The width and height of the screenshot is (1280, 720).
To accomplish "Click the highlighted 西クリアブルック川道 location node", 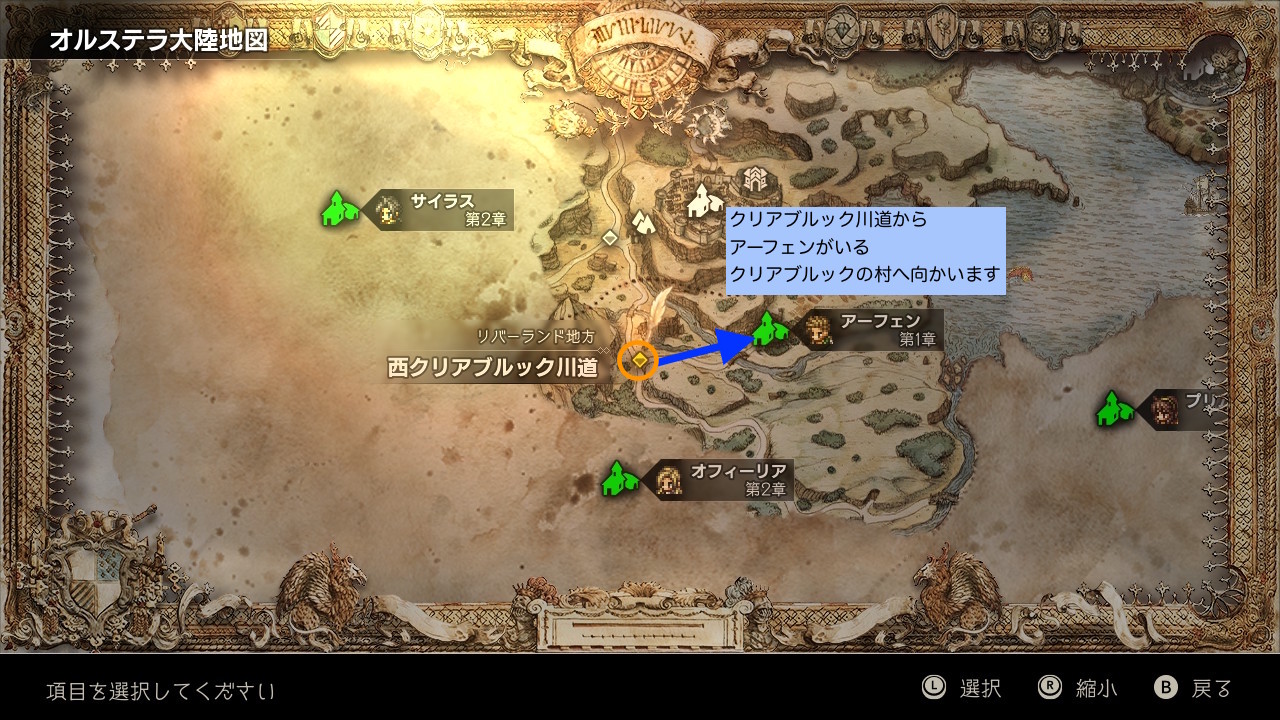I will [x=638, y=360].
